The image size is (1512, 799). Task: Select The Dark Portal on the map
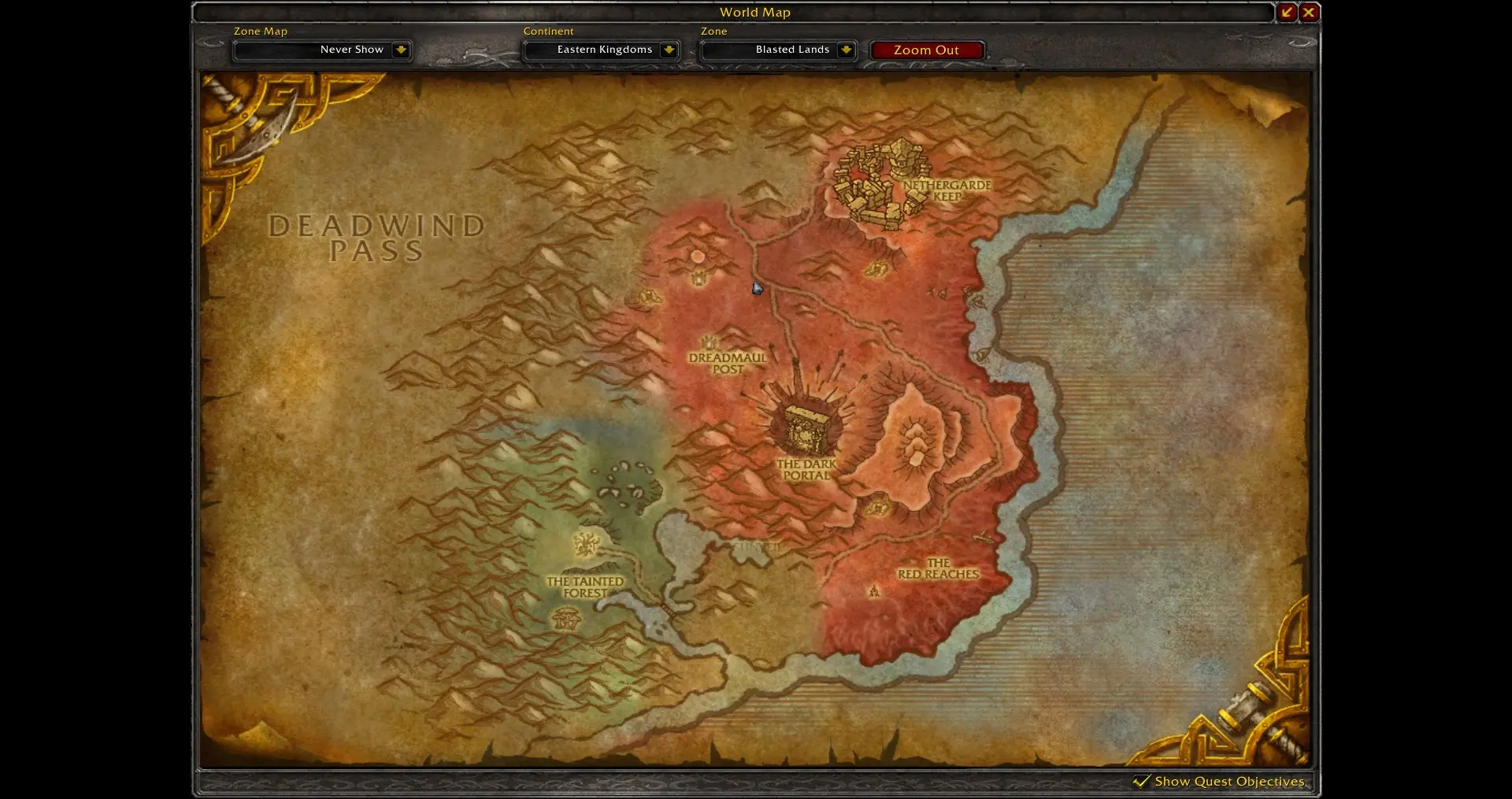806,469
